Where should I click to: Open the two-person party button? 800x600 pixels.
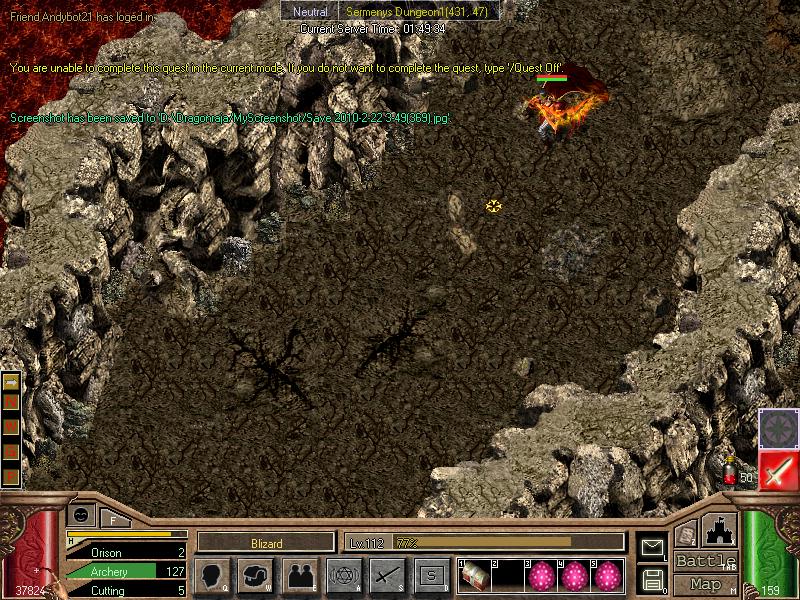tap(300, 575)
